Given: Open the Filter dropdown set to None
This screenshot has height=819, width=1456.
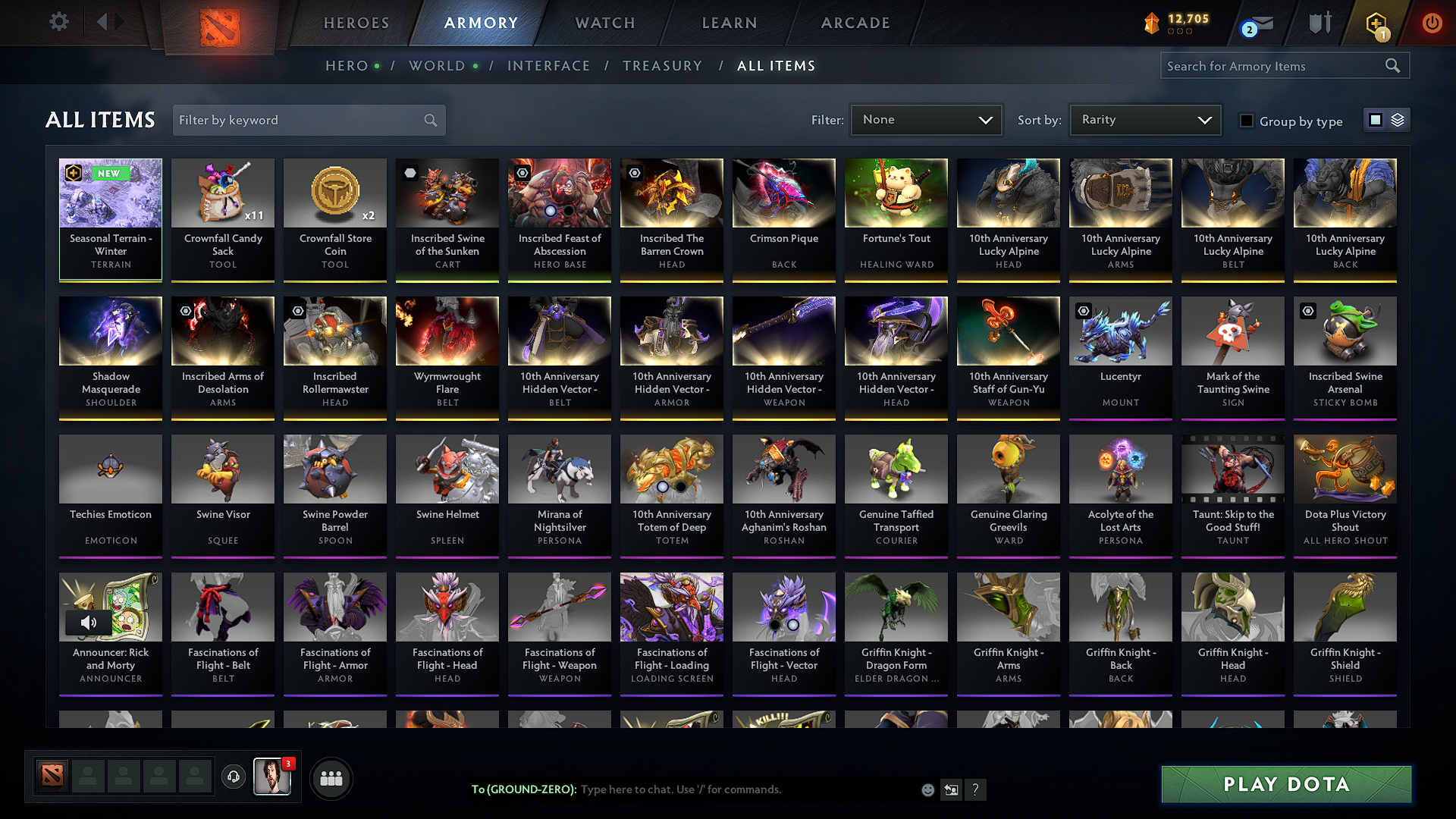Looking at the screenshot, I should click(925, 119).
